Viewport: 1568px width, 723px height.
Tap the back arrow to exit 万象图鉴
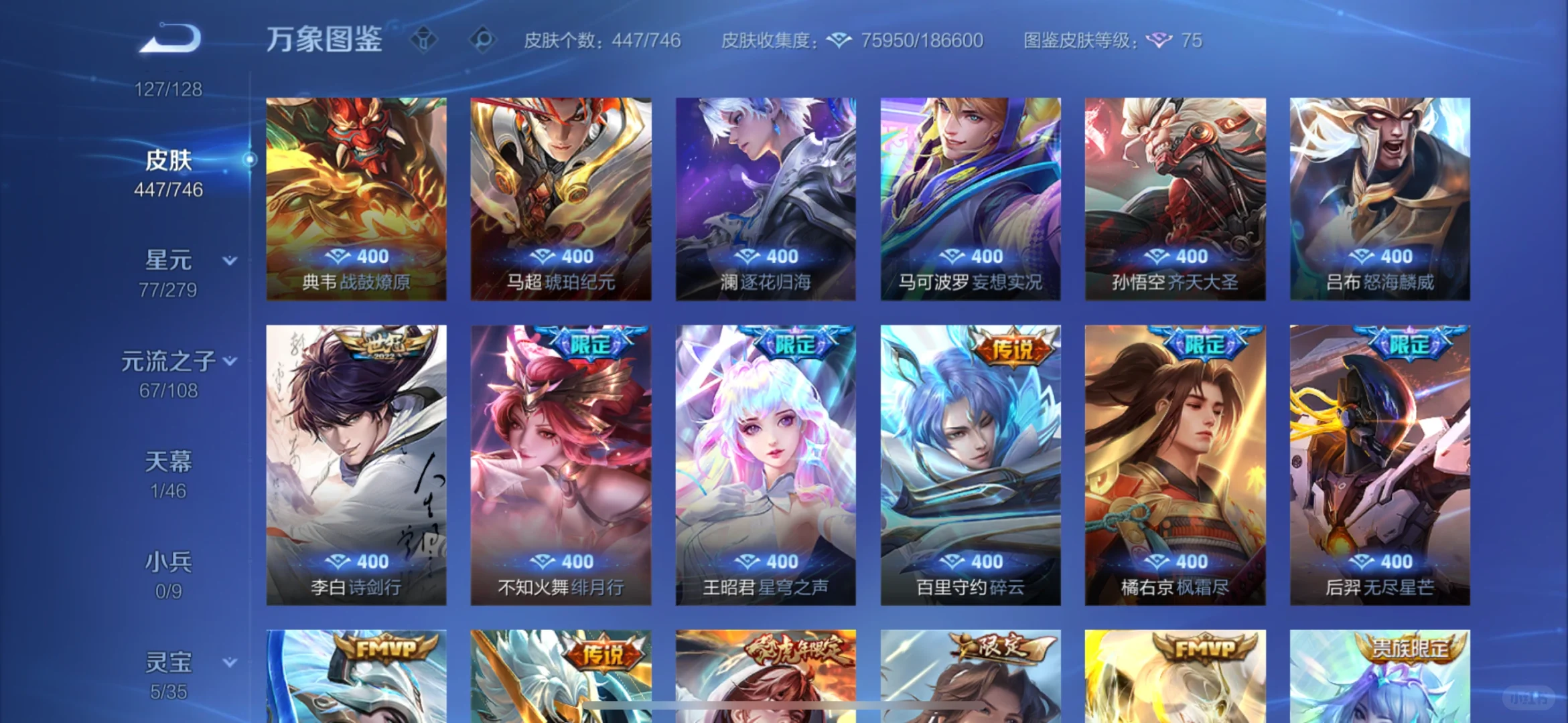(169, 38)
